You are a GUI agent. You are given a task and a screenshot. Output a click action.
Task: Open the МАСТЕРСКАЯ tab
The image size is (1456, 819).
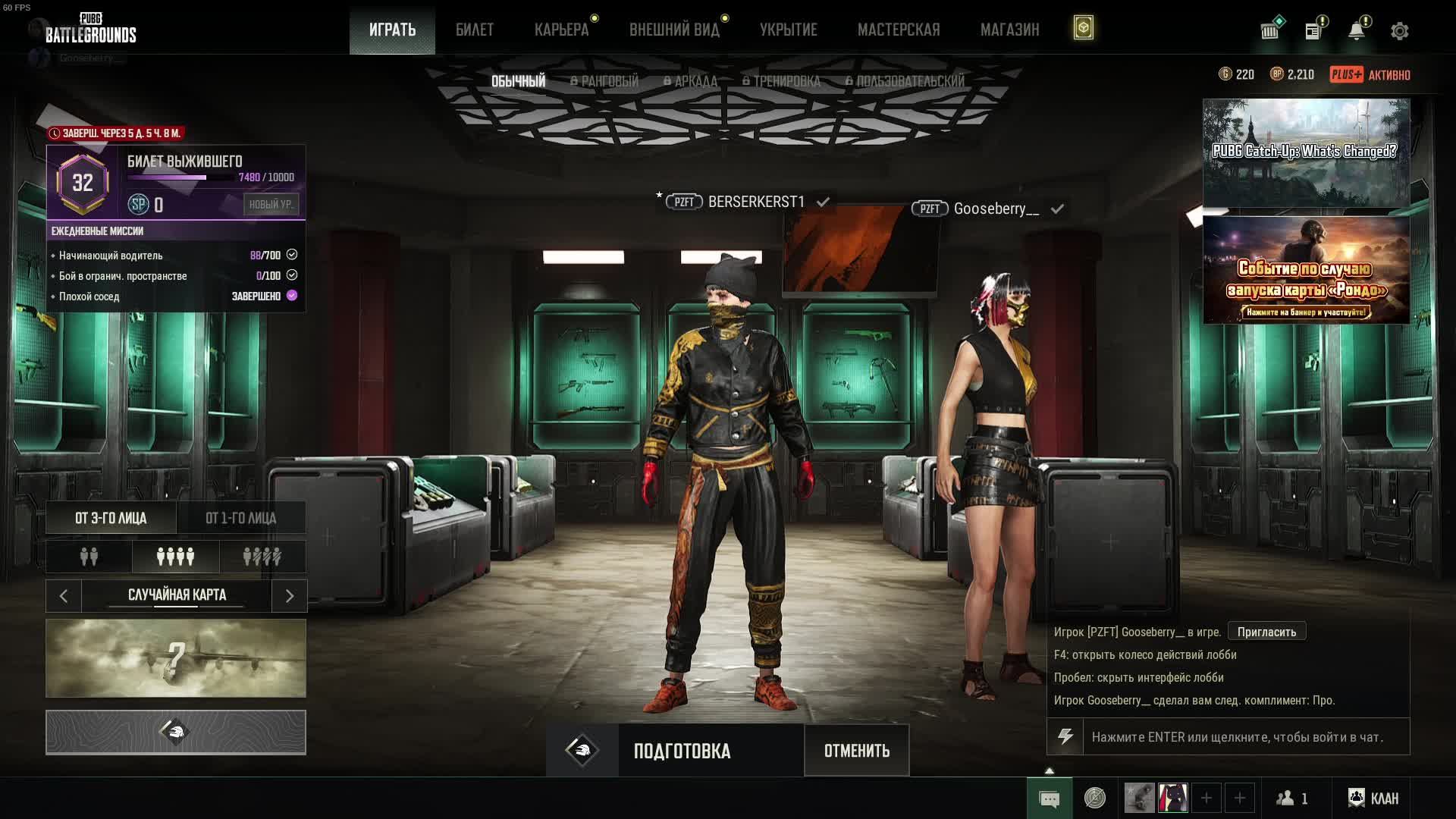click(x=899, y=30)
